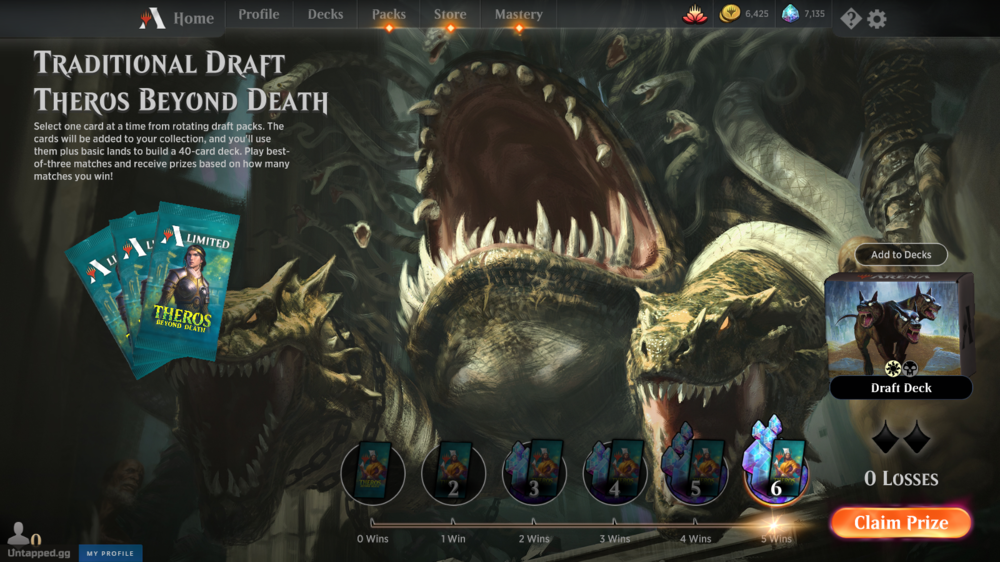
Task: Click the Untapped.gg My Profile button
Action: pos(110,553)
